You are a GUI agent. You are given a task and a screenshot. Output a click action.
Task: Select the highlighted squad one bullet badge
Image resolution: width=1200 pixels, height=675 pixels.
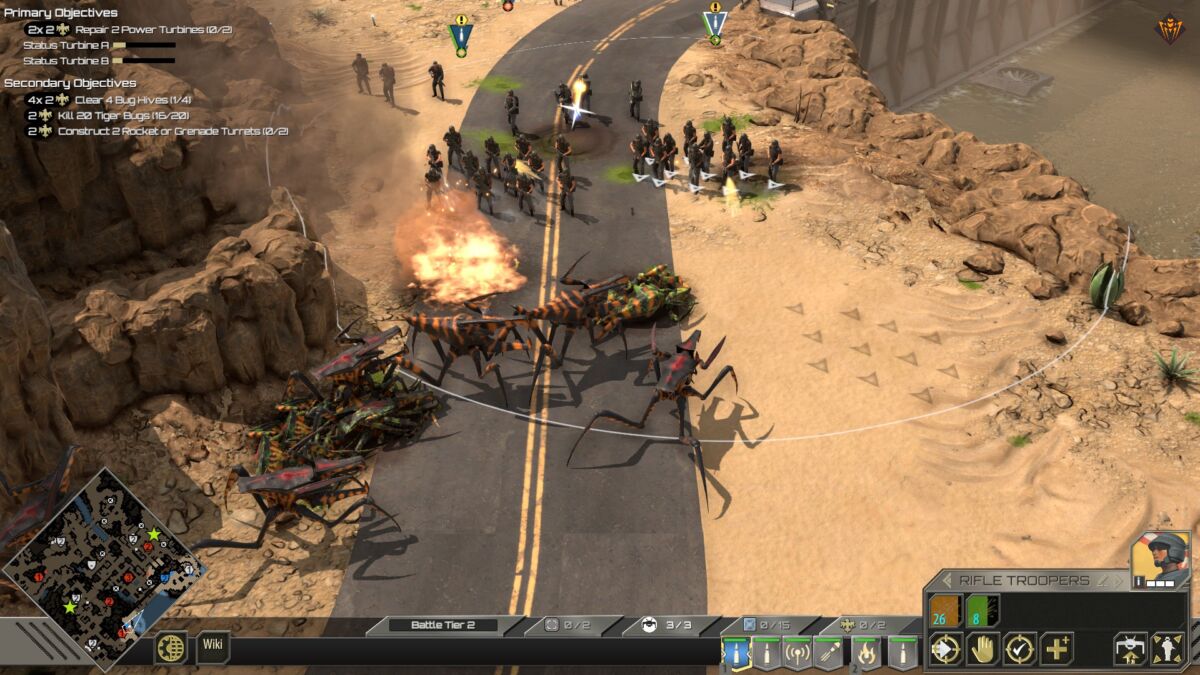pyautogui.click(x=737, y=653)
